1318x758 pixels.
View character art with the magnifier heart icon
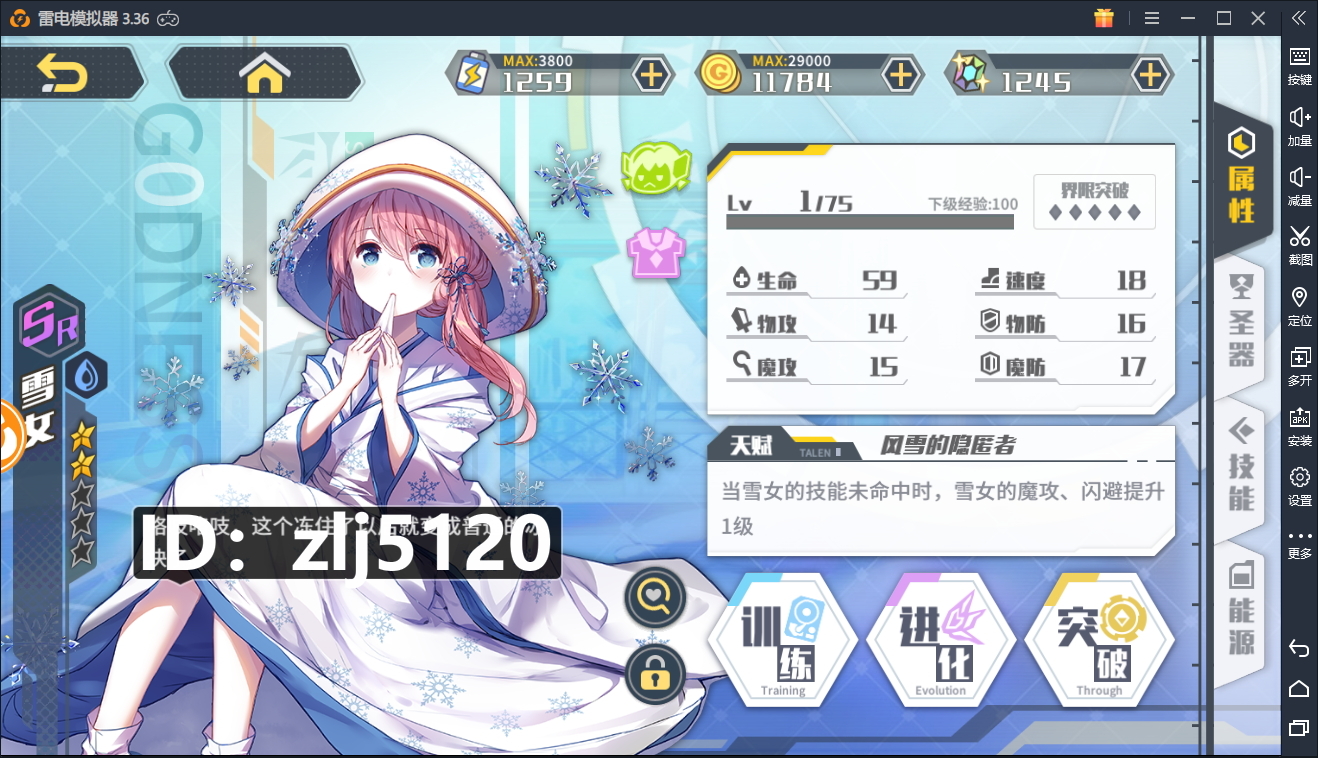click(x=654, y=598)
